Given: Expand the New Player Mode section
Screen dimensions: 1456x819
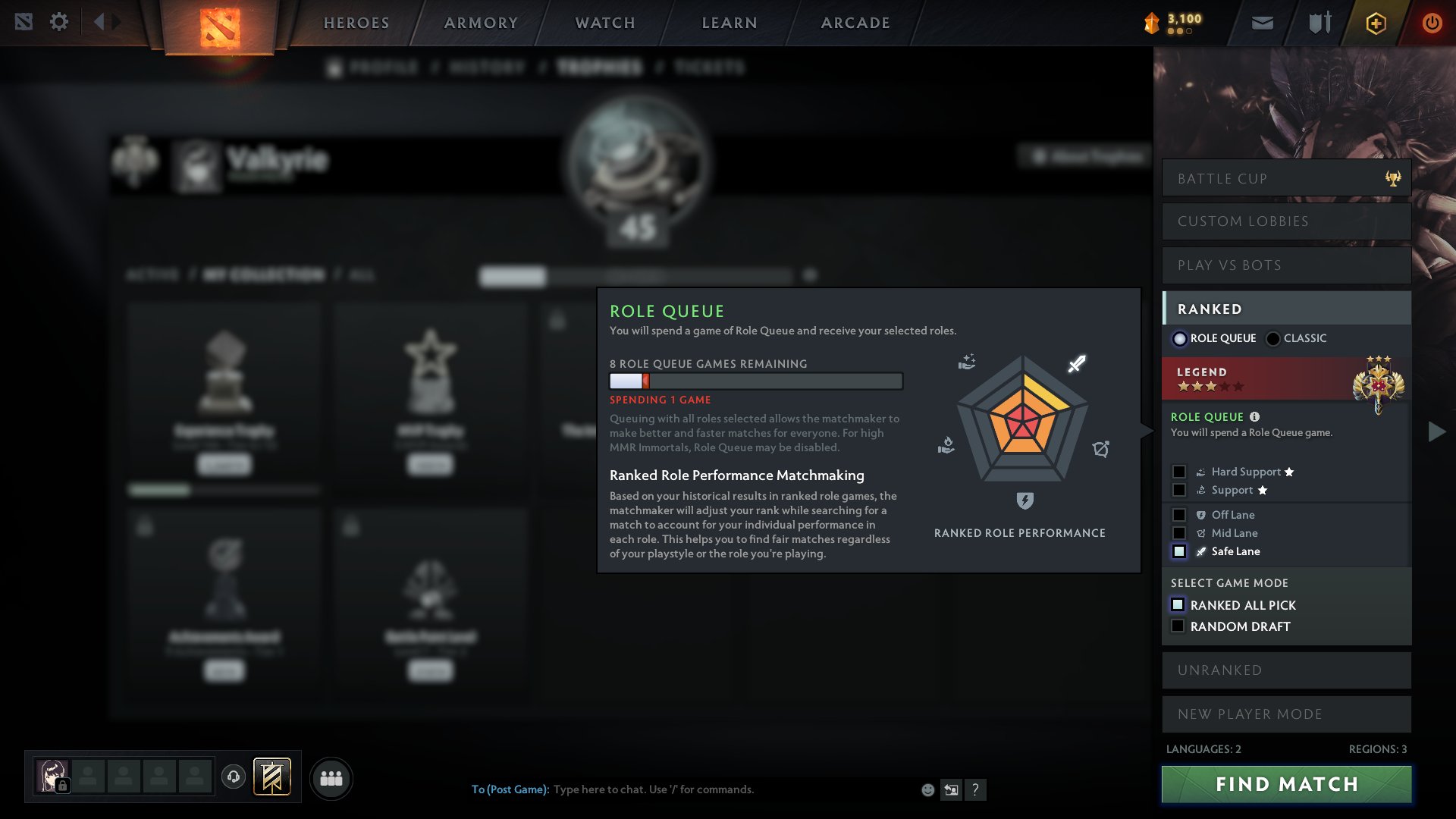Looking at the screenshot, I should tap(1285, 714).
